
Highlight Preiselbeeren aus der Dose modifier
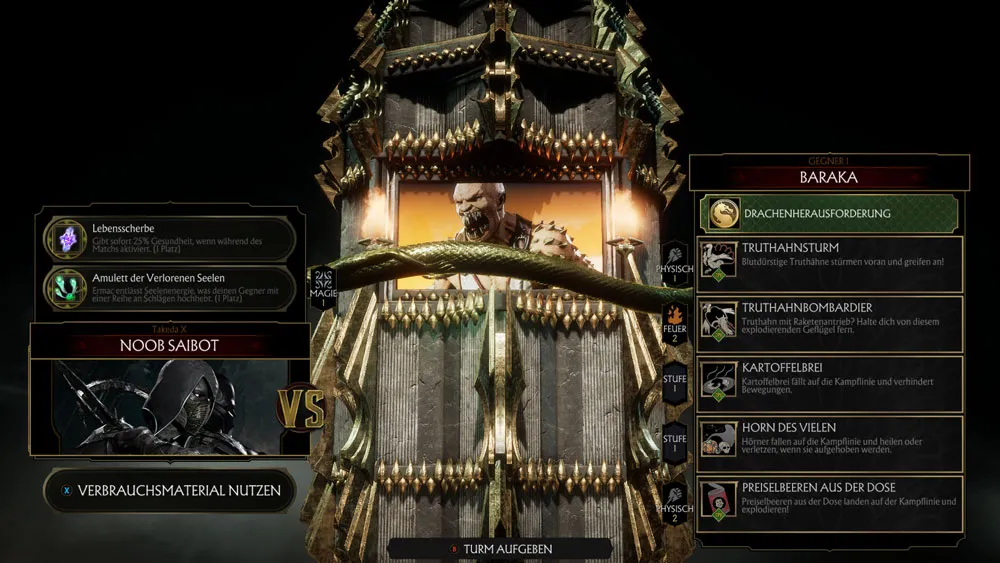tap(830, 504)
